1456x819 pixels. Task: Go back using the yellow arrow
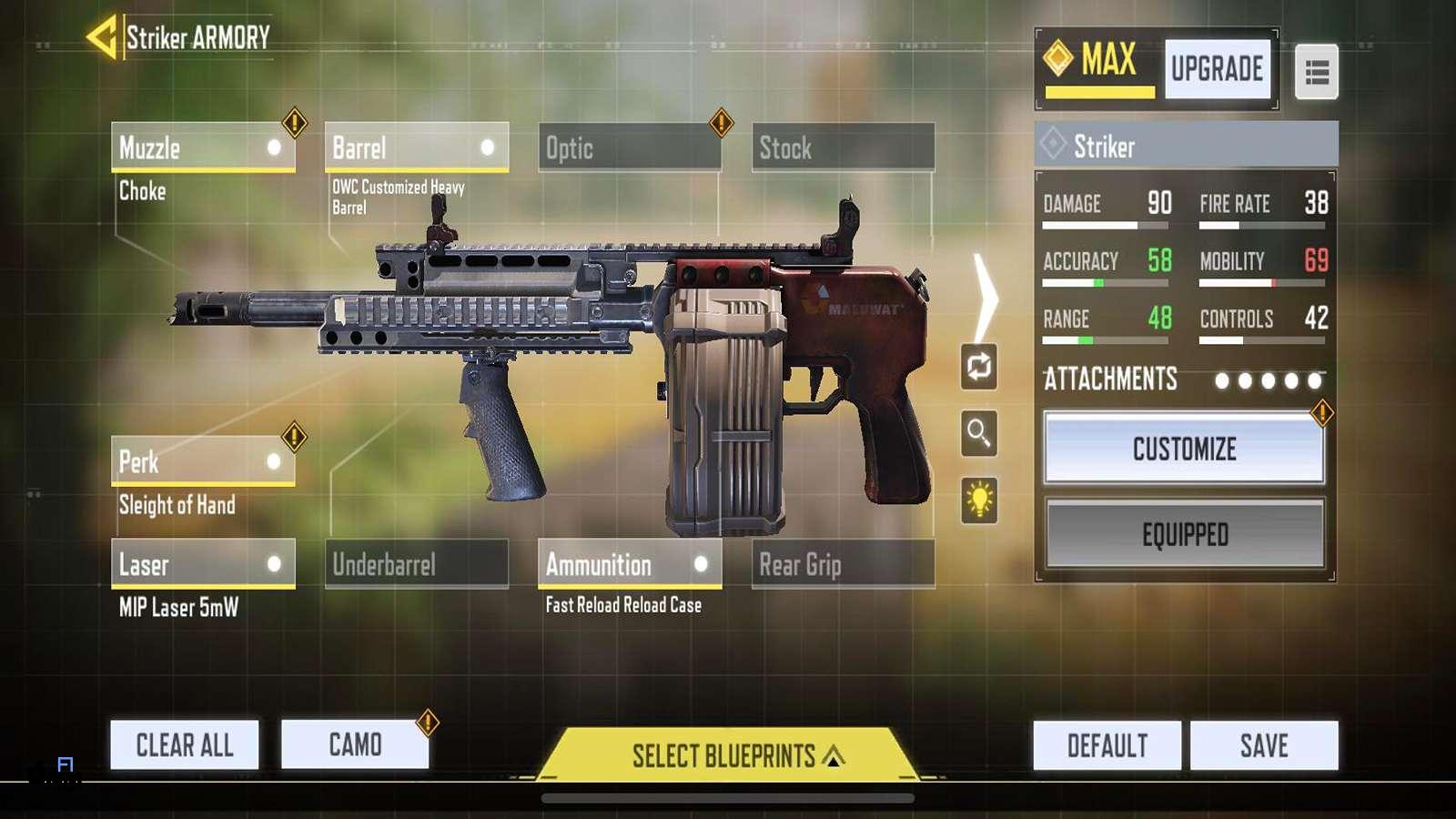pos(102,37)
